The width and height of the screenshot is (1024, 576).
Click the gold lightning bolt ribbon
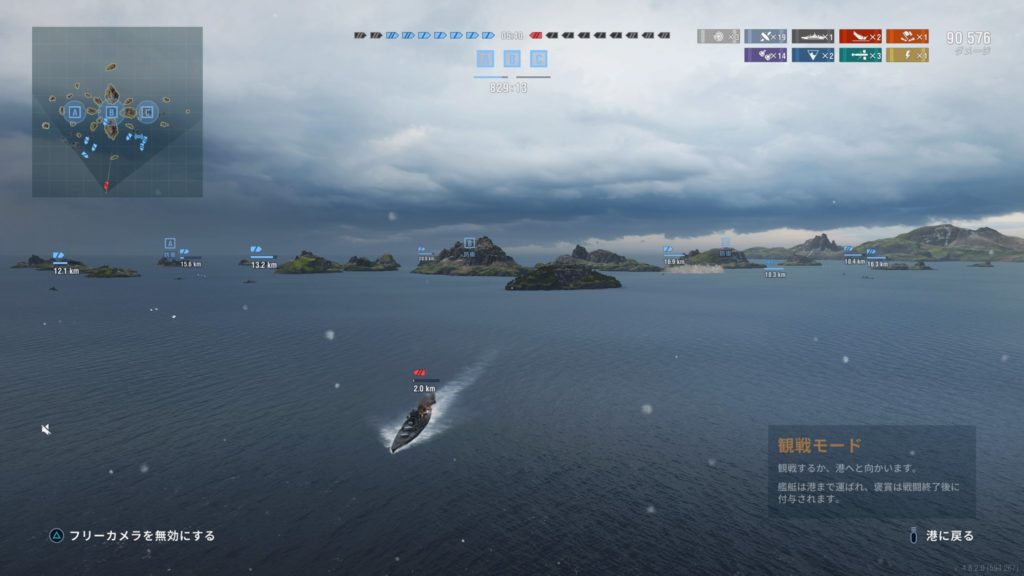907,55
